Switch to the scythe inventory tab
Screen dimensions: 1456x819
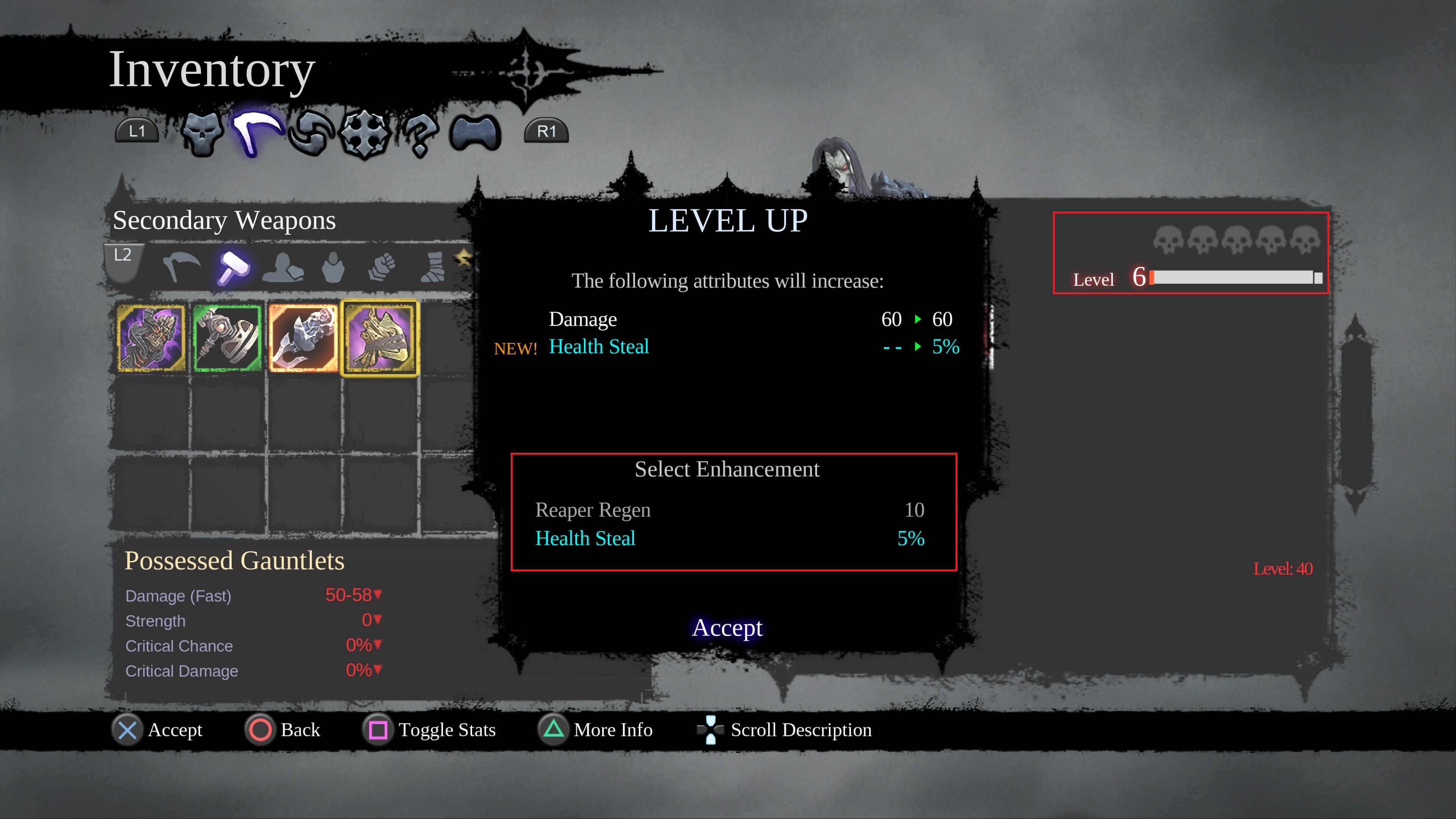click(x=256, y=132)
